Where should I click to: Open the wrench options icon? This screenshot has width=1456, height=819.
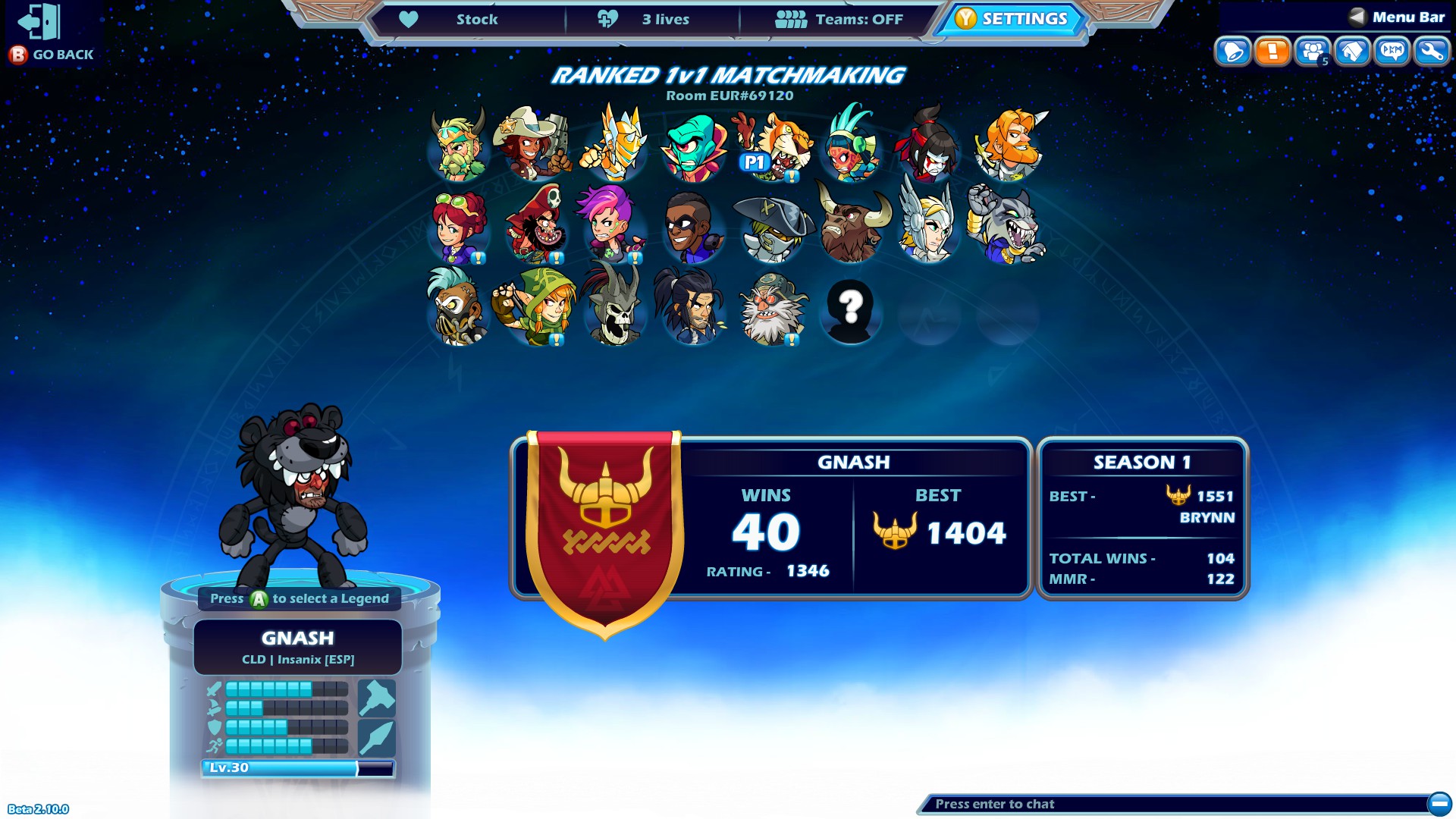[1430, 52]
